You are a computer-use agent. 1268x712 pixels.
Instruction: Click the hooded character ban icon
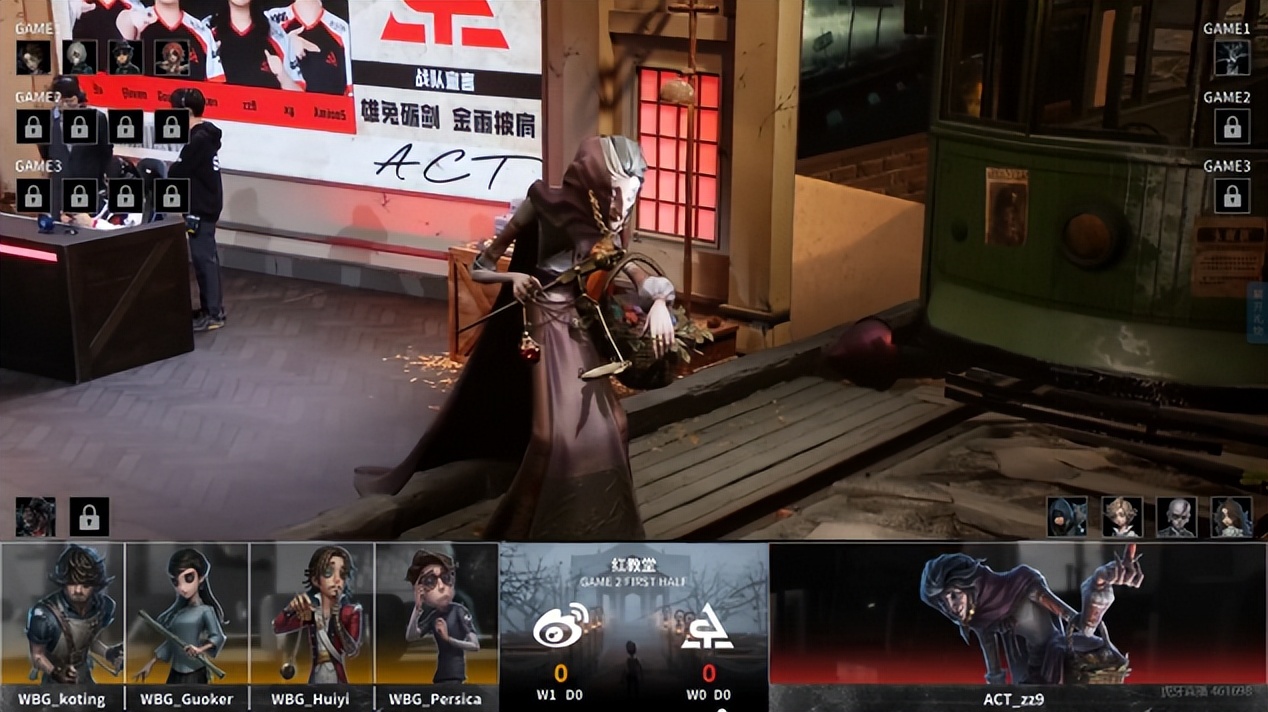pyautogui.click(x=1067, y=517)
